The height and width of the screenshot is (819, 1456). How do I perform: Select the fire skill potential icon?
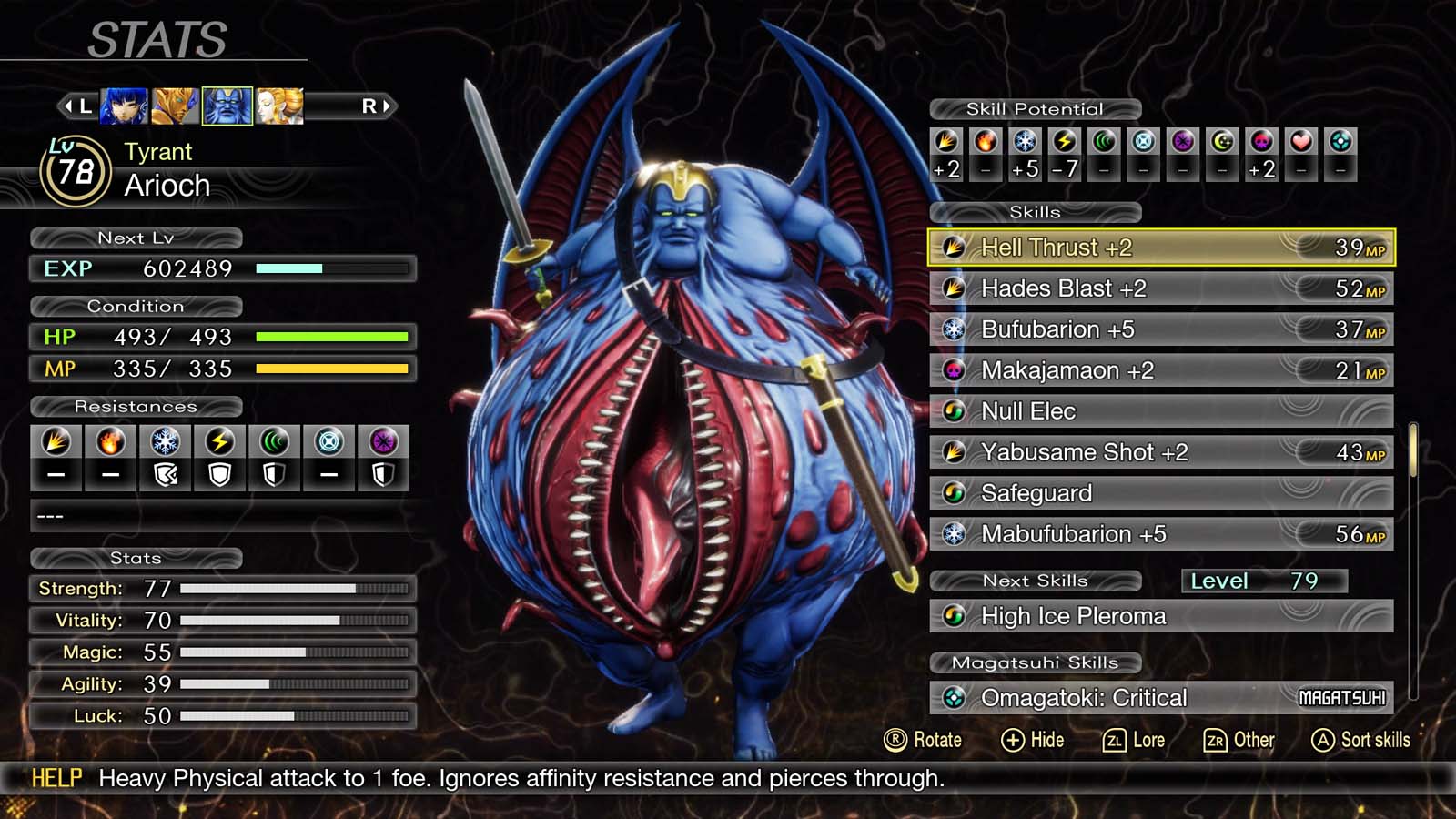[986, 143]
